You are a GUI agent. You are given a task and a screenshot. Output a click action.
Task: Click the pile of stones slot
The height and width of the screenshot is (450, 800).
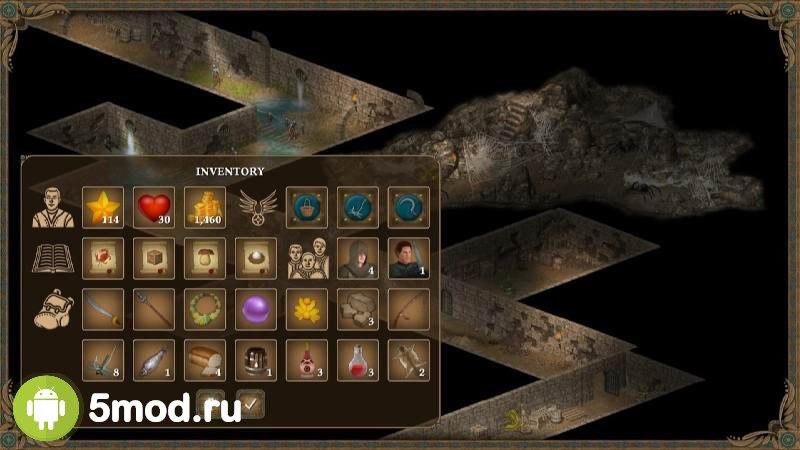pyautogui.click(x=358, y=309)
